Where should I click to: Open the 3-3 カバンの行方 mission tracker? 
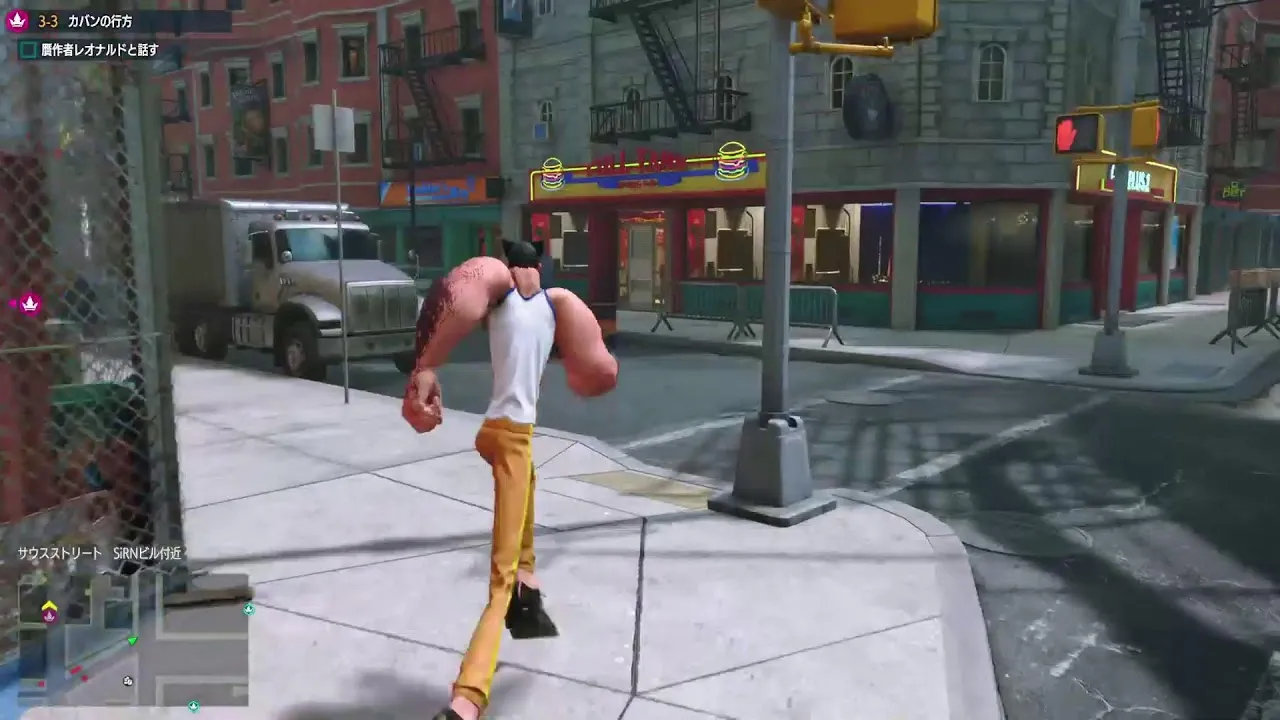tap(85, 21)
